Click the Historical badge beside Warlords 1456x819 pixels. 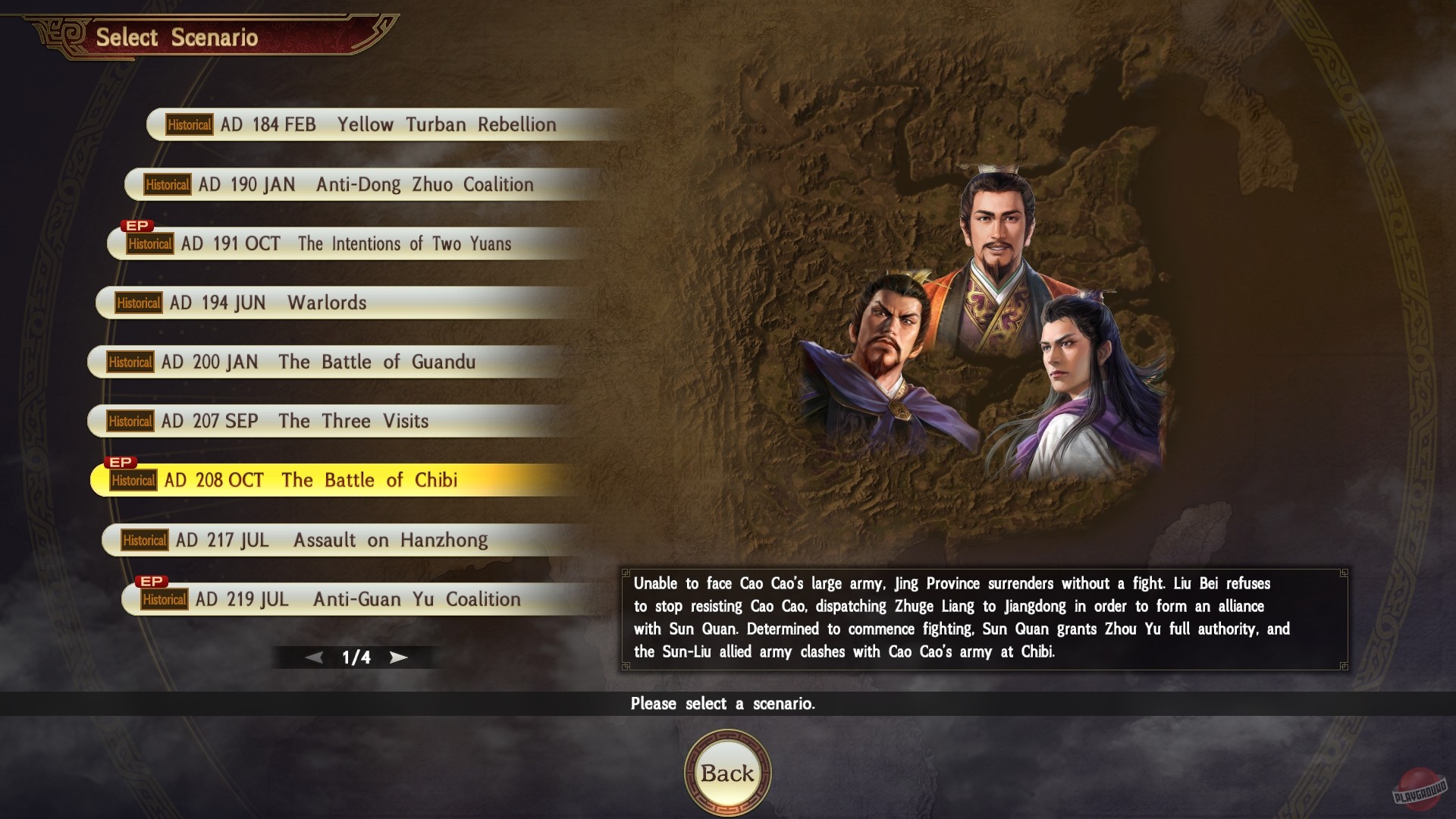click(x=140, y=303)
